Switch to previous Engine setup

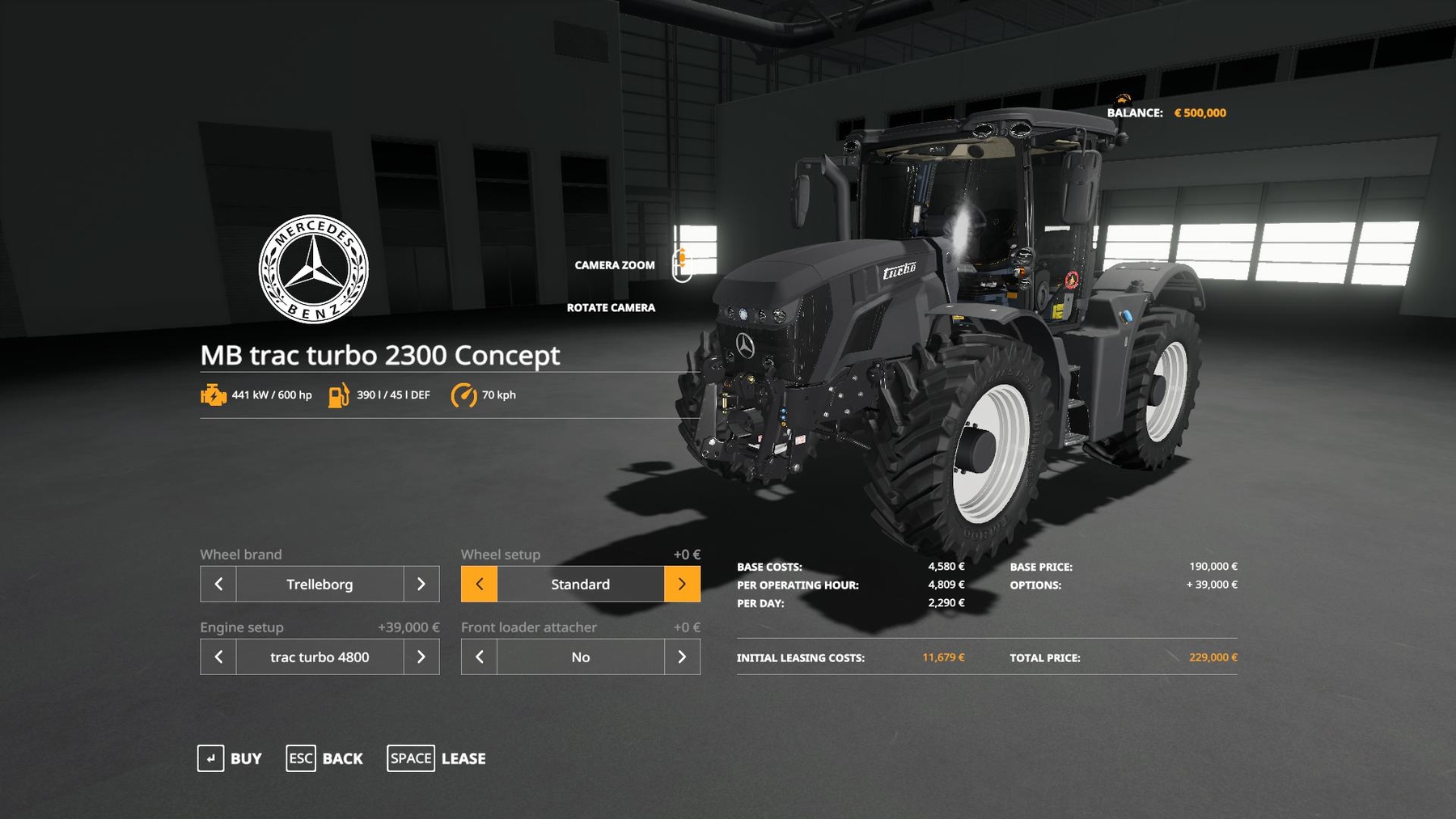pyautogui.click(x=218, y=656)
